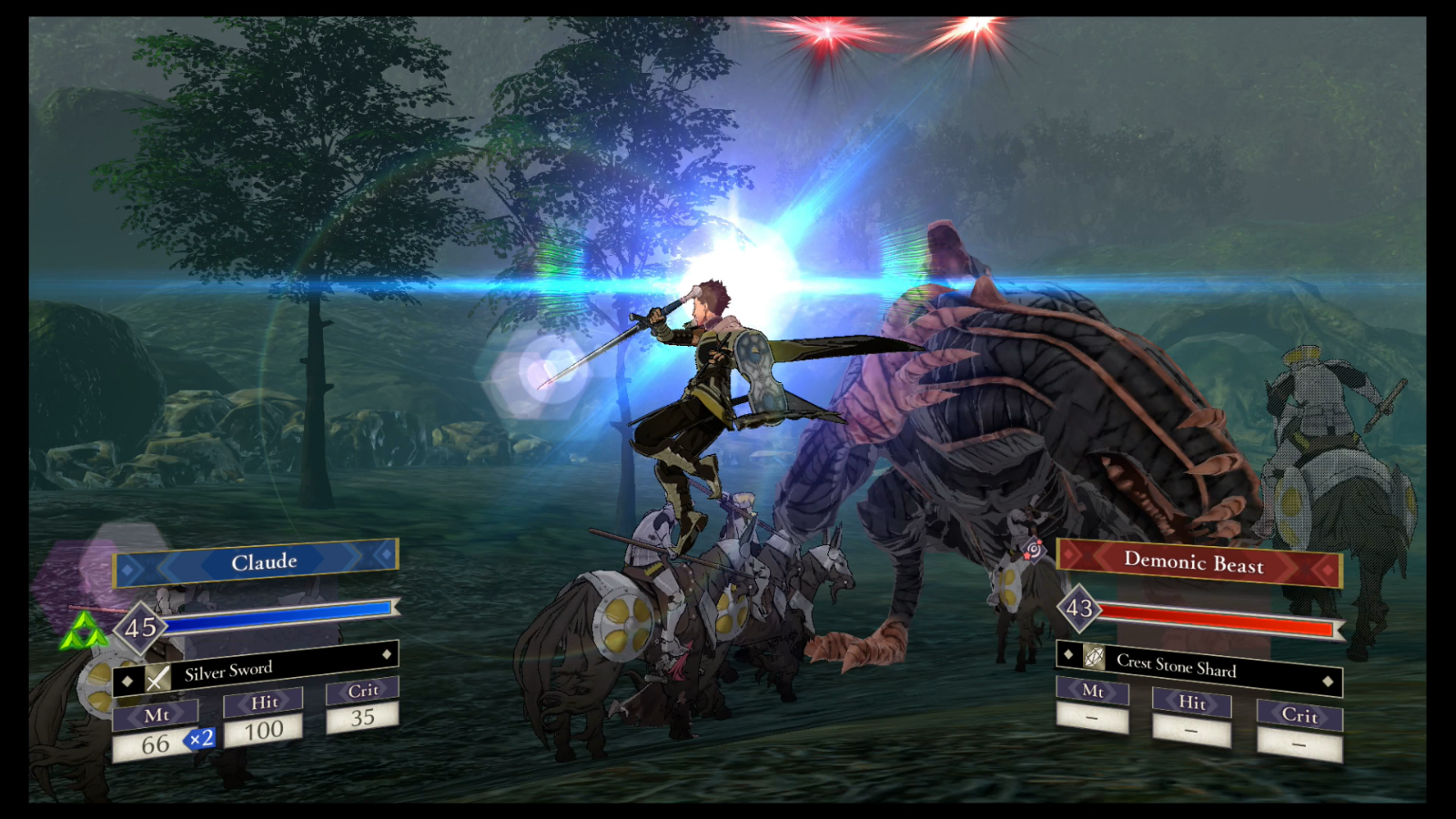Select the crest swirl emblem above Demonic Beast panel

1033,548
